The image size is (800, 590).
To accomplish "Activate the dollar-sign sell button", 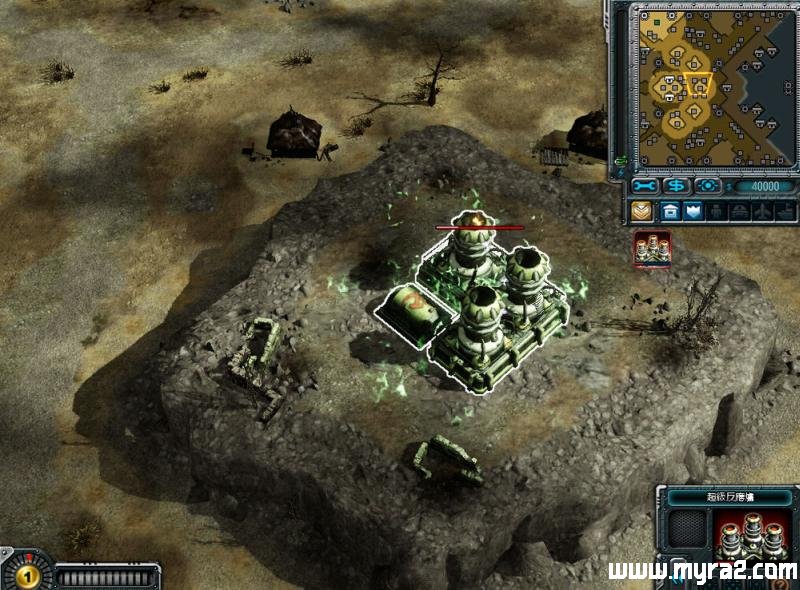I will pyautogui.click(x=677, y=186).
